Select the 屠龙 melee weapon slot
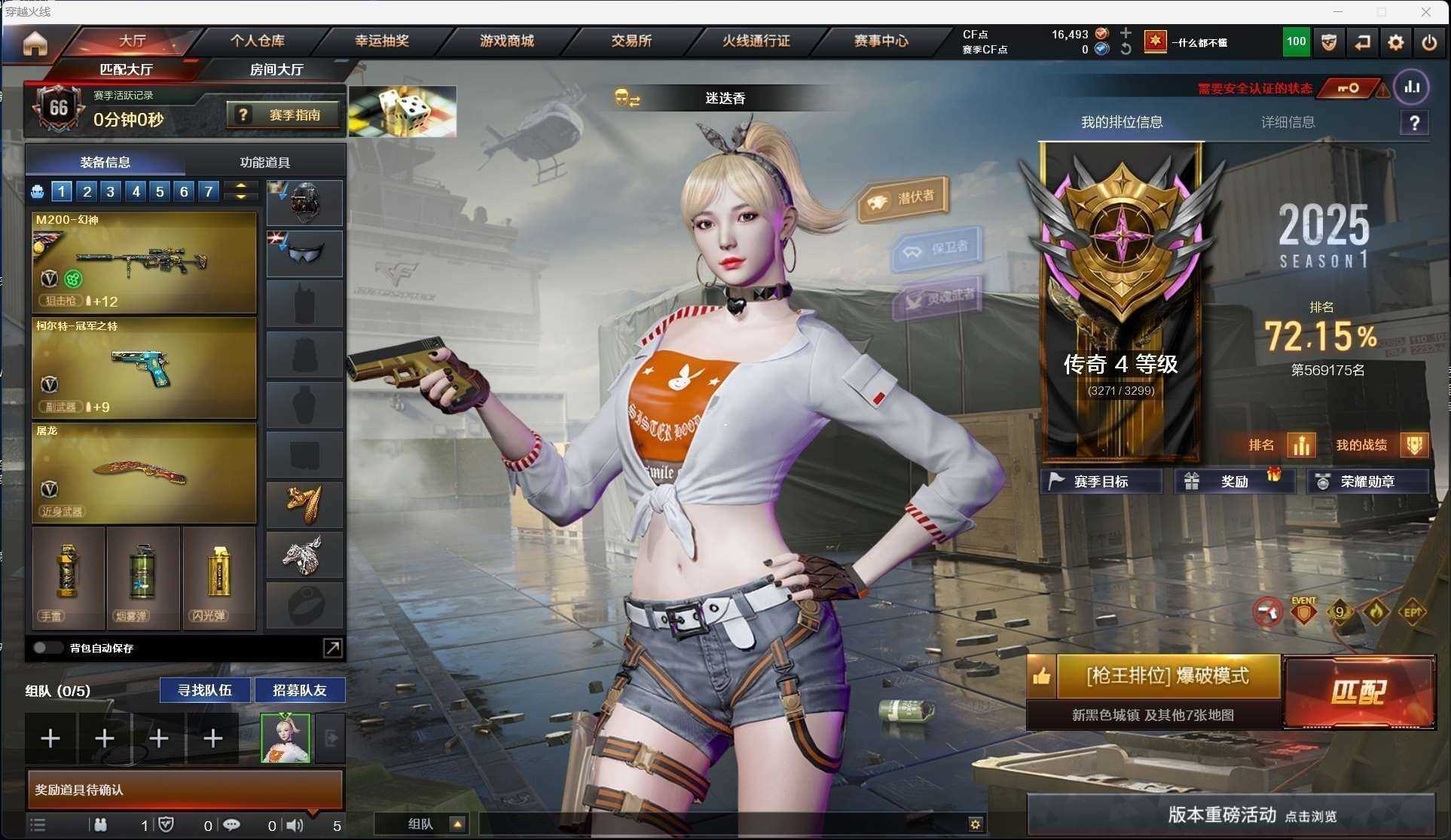The height and width of the screenshot is (840, 1451). (x=144, y=472)
